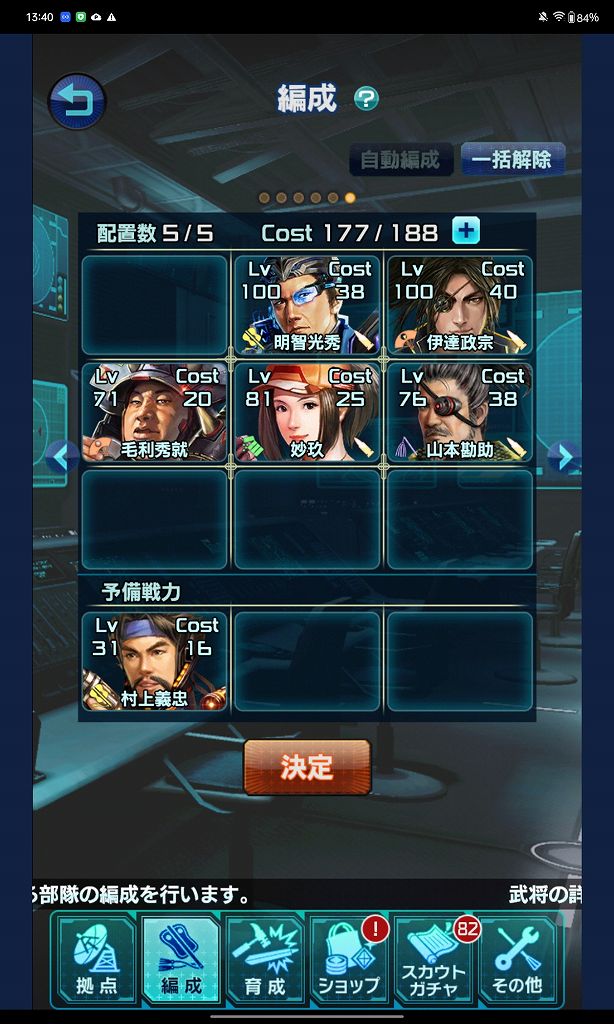Activate 自動編成 auto-formation button
The width and height of the screenshot is (614, 1024).
point(400,160)
